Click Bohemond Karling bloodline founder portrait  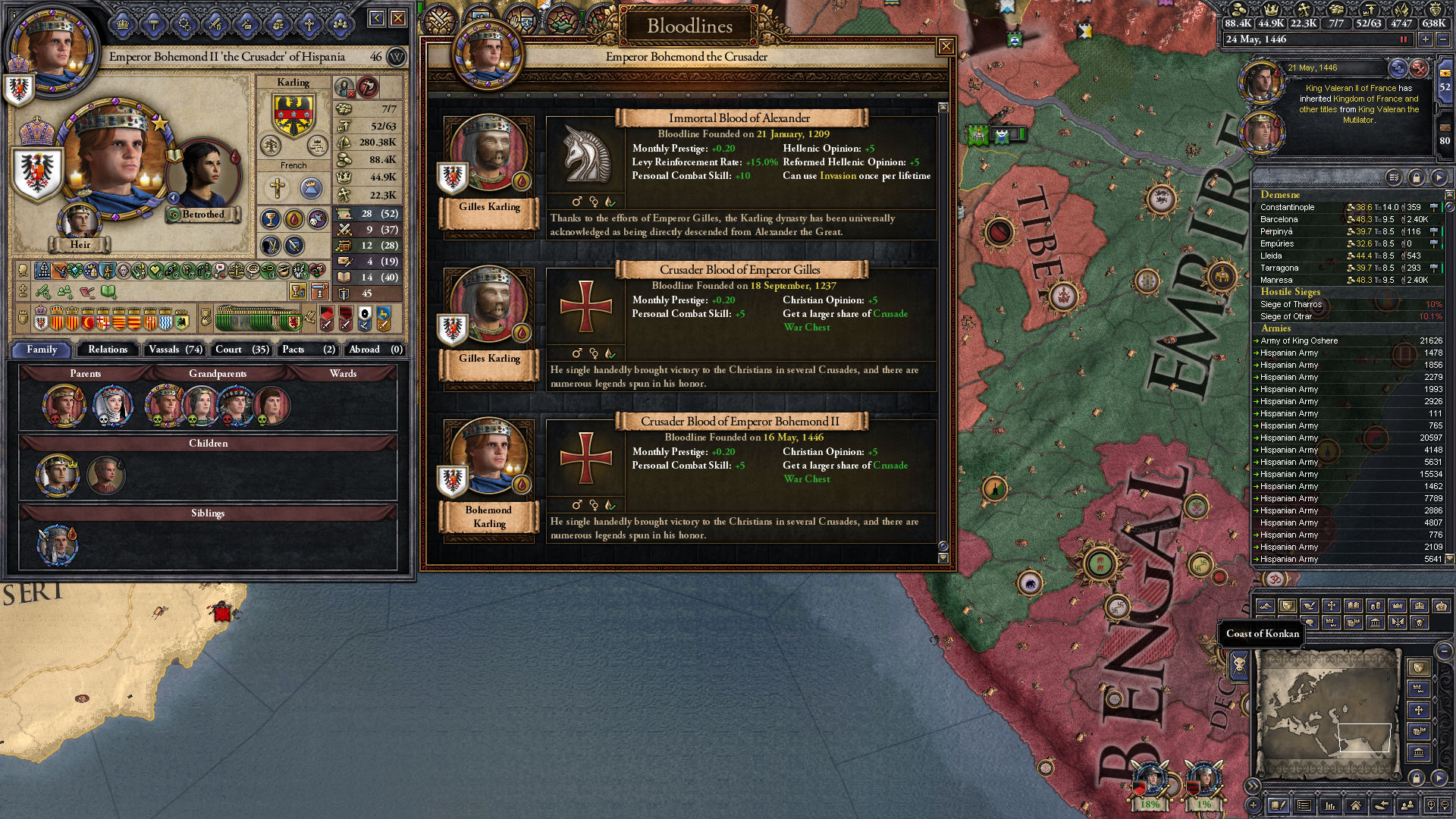coord(488,457)
